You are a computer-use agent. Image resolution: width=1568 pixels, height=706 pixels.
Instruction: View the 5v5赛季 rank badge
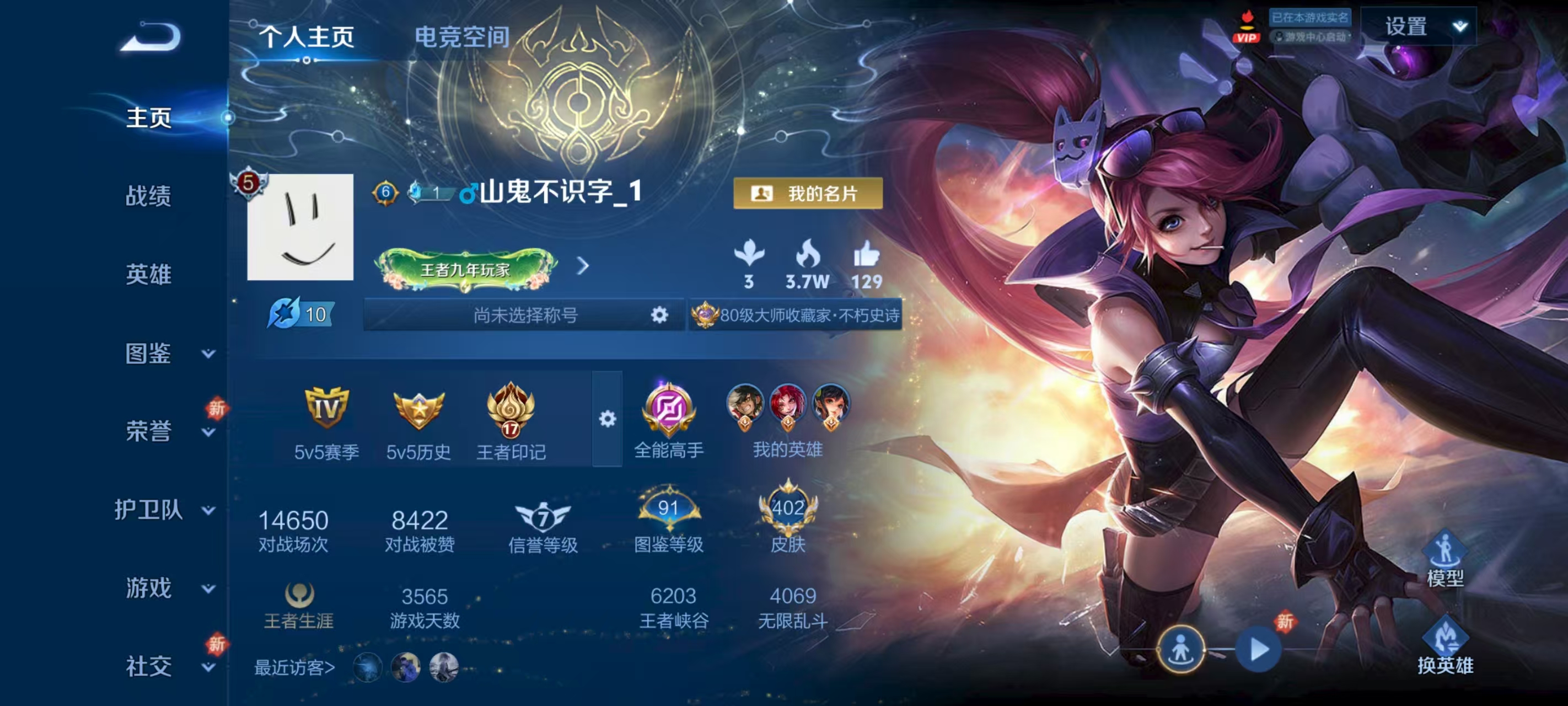tap(326, 420)
